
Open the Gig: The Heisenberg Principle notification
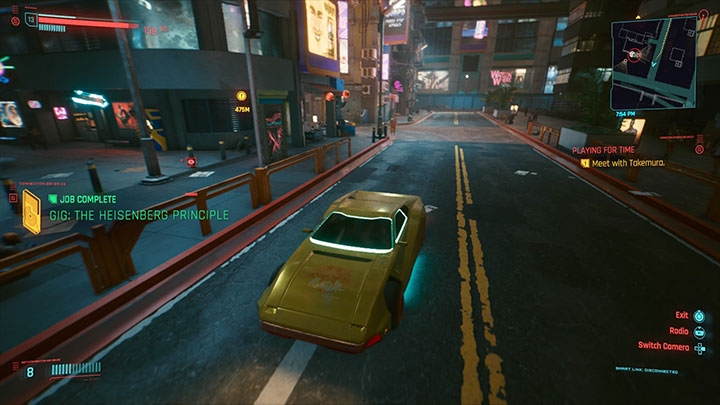pyautogui.click(x=139, y=214)
